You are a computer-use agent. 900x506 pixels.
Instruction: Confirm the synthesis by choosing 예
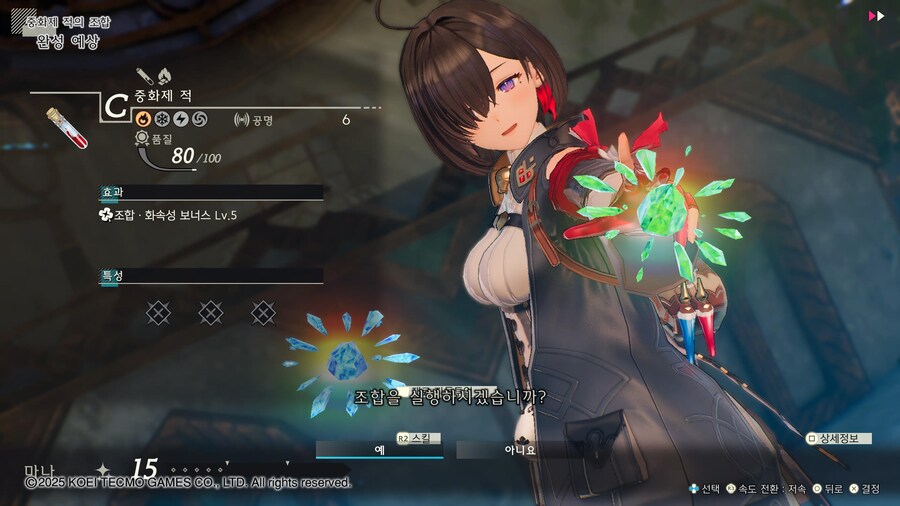pos(380,450)
